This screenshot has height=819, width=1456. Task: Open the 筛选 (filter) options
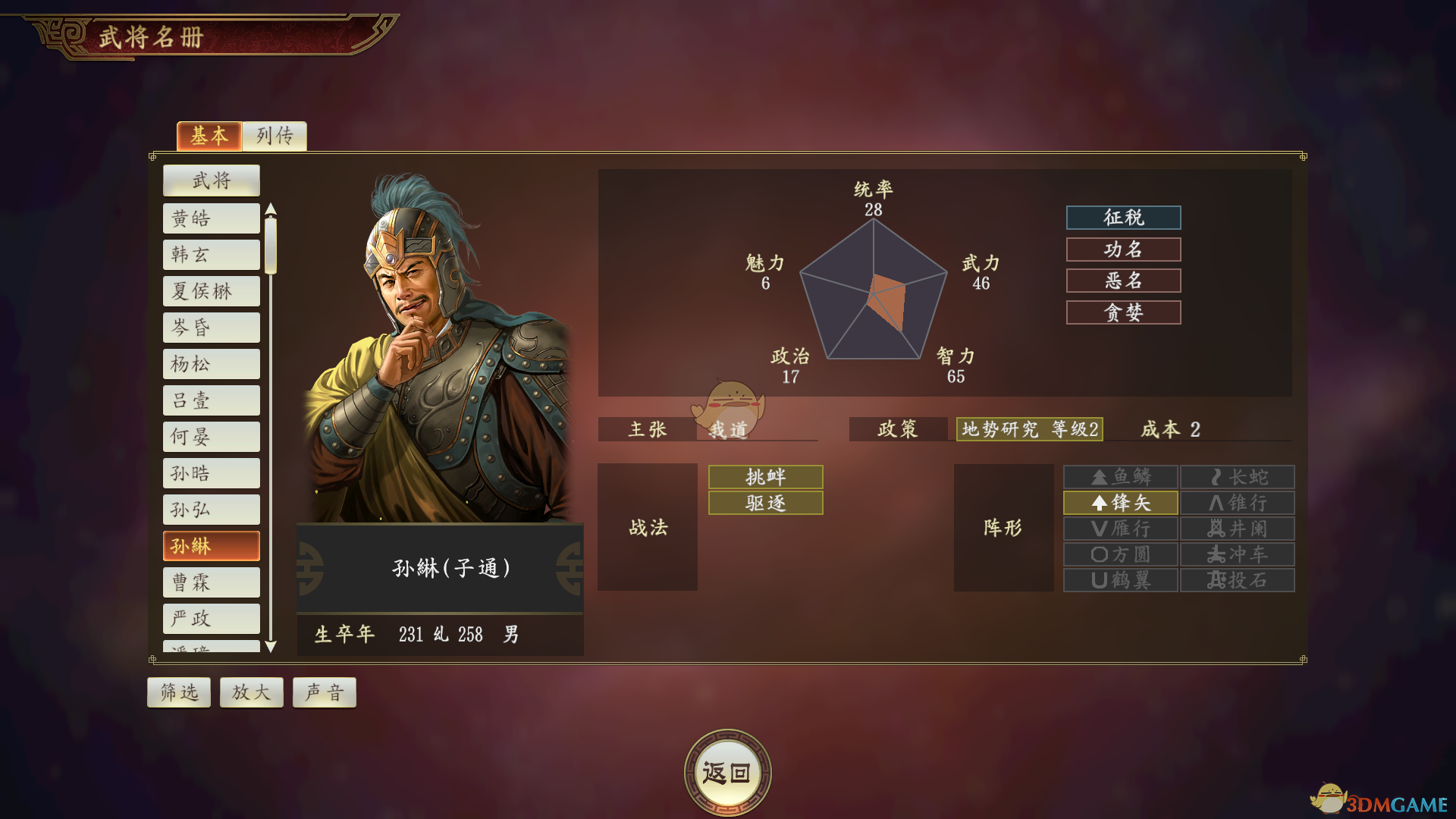click(x=178, y=692)
